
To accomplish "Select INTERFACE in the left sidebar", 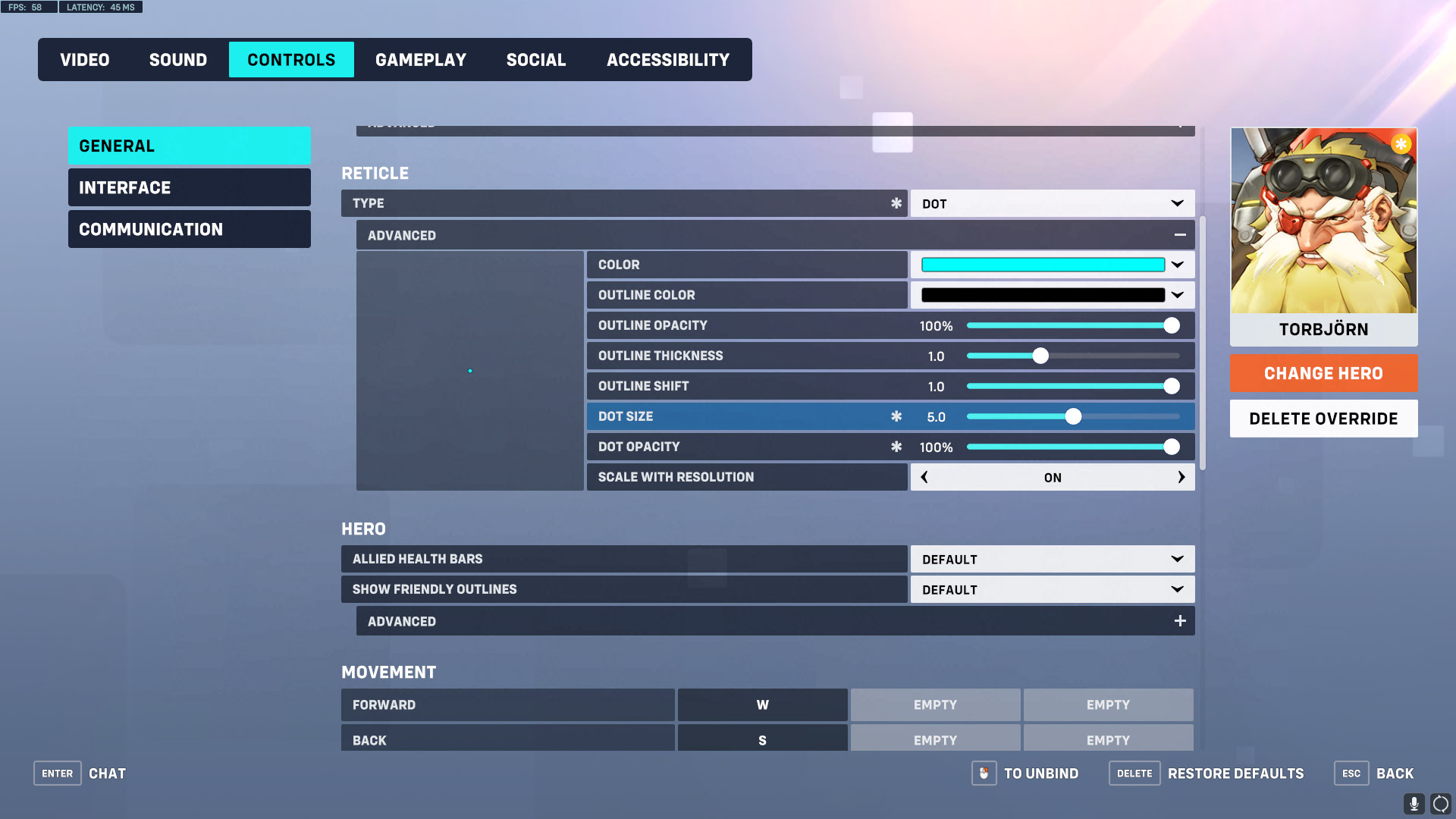I will pyautogui.click(x=189, y=187).
